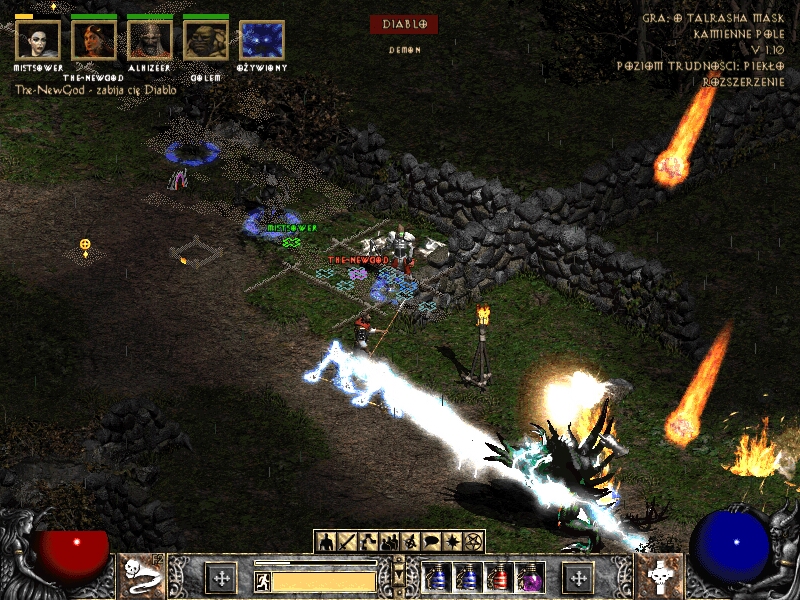Toggle run/walk with the running figure
Viewport: 800px width, 600px height.
click(261, 579)
